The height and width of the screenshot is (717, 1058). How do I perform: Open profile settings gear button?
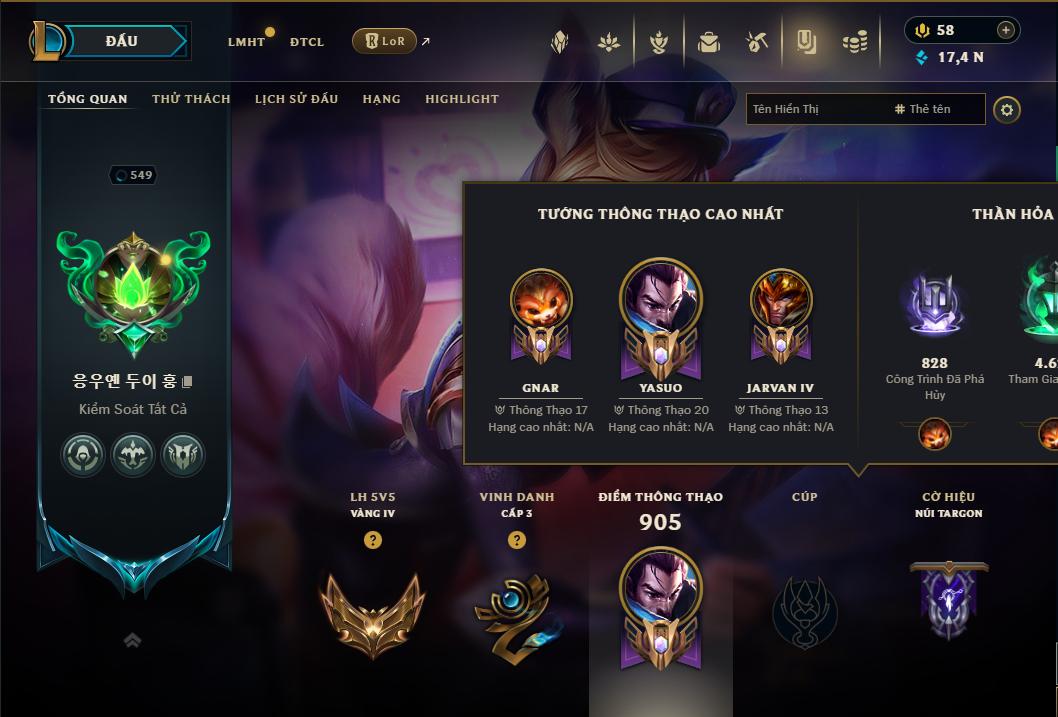[x=1007, y=110]
